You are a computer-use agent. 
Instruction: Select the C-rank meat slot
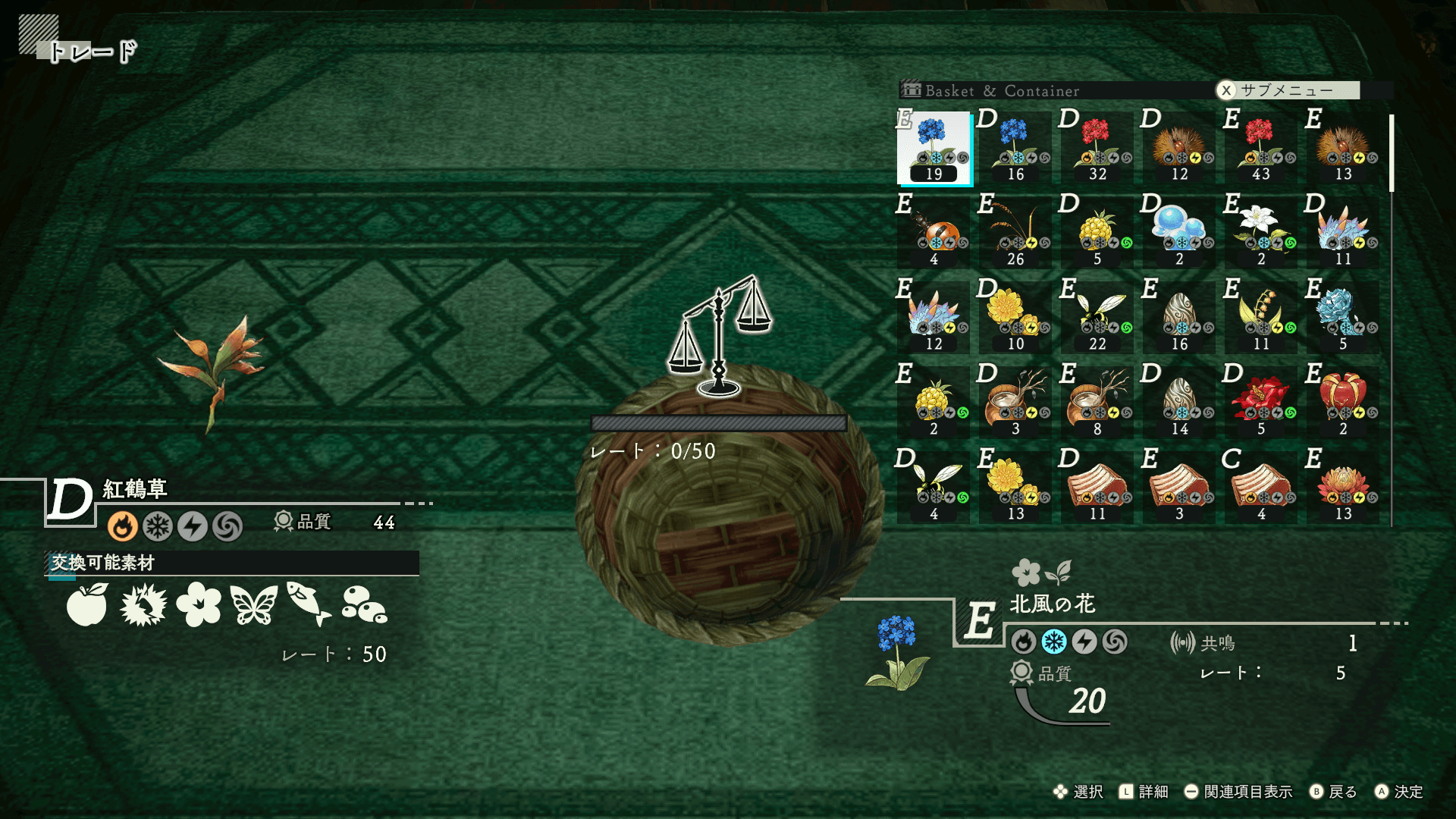(1261, 488)
